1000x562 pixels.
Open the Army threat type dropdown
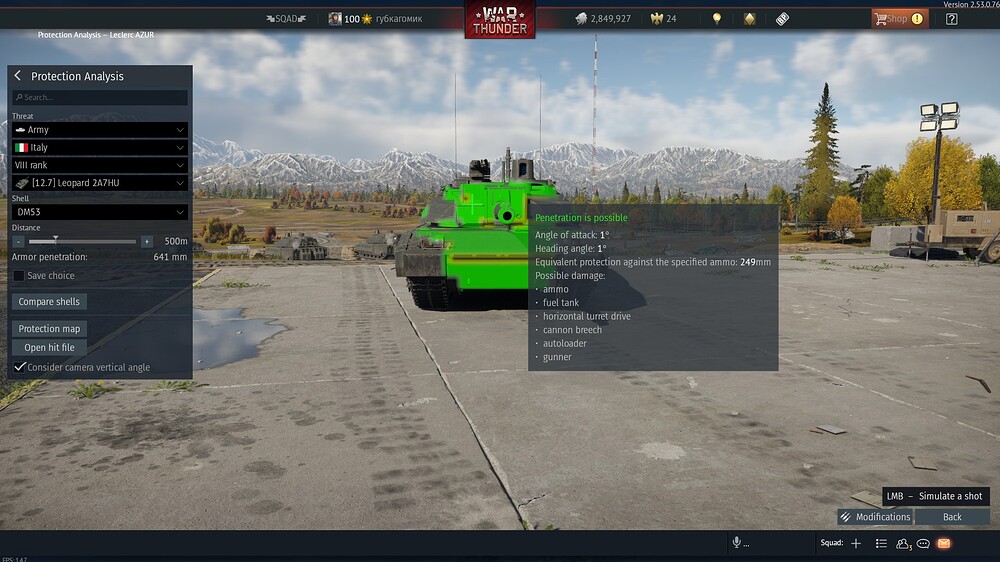tap(100, 130)
